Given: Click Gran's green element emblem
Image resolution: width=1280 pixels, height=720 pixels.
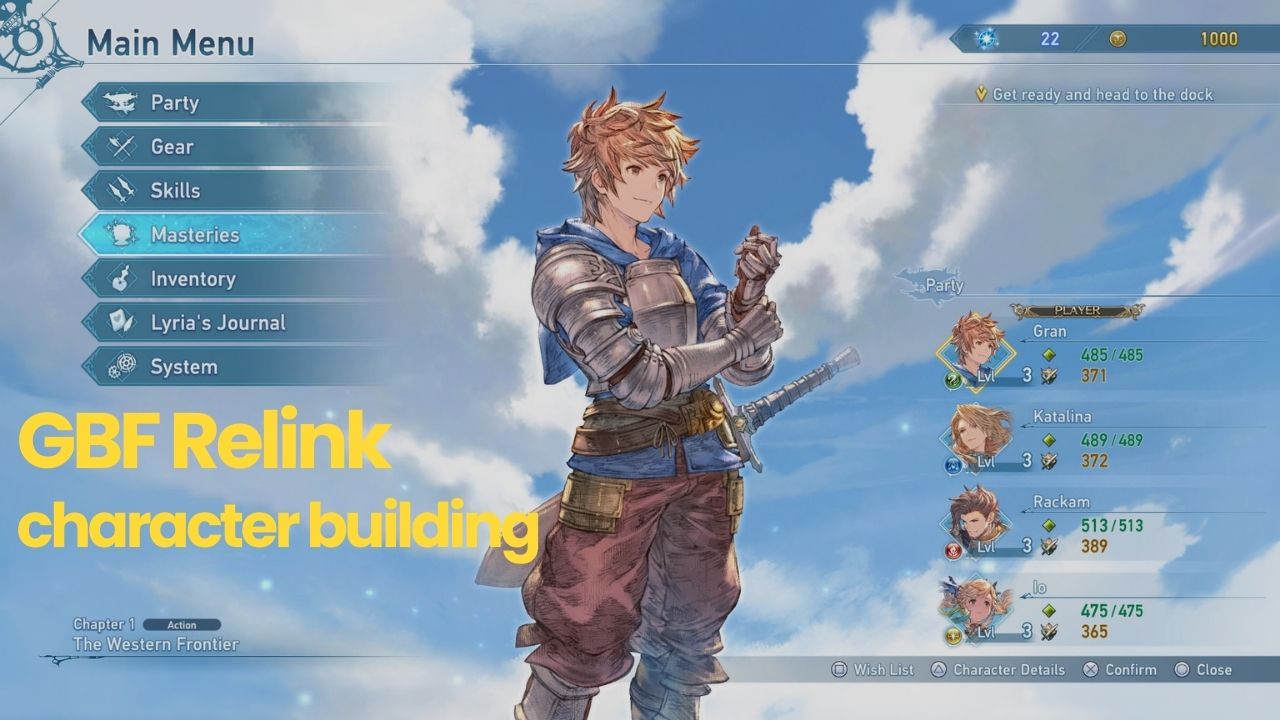Looking at the screenshot, I should (x=952, y=378).
